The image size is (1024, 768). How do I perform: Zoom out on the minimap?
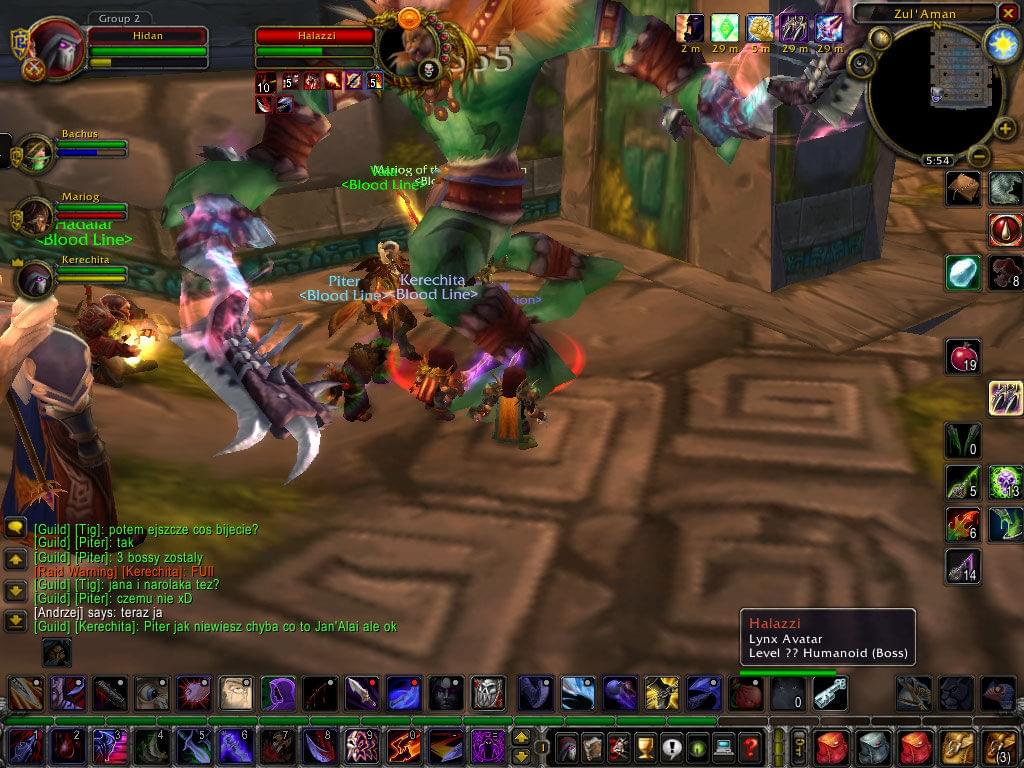coord(979,157)
